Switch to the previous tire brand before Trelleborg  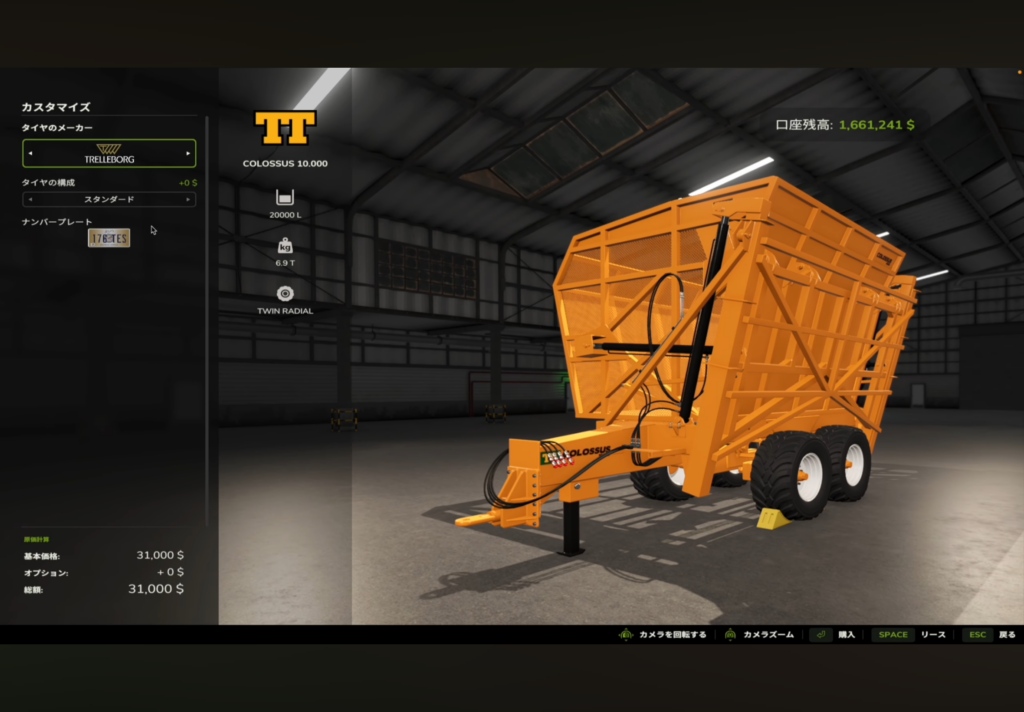click(30, 153)
